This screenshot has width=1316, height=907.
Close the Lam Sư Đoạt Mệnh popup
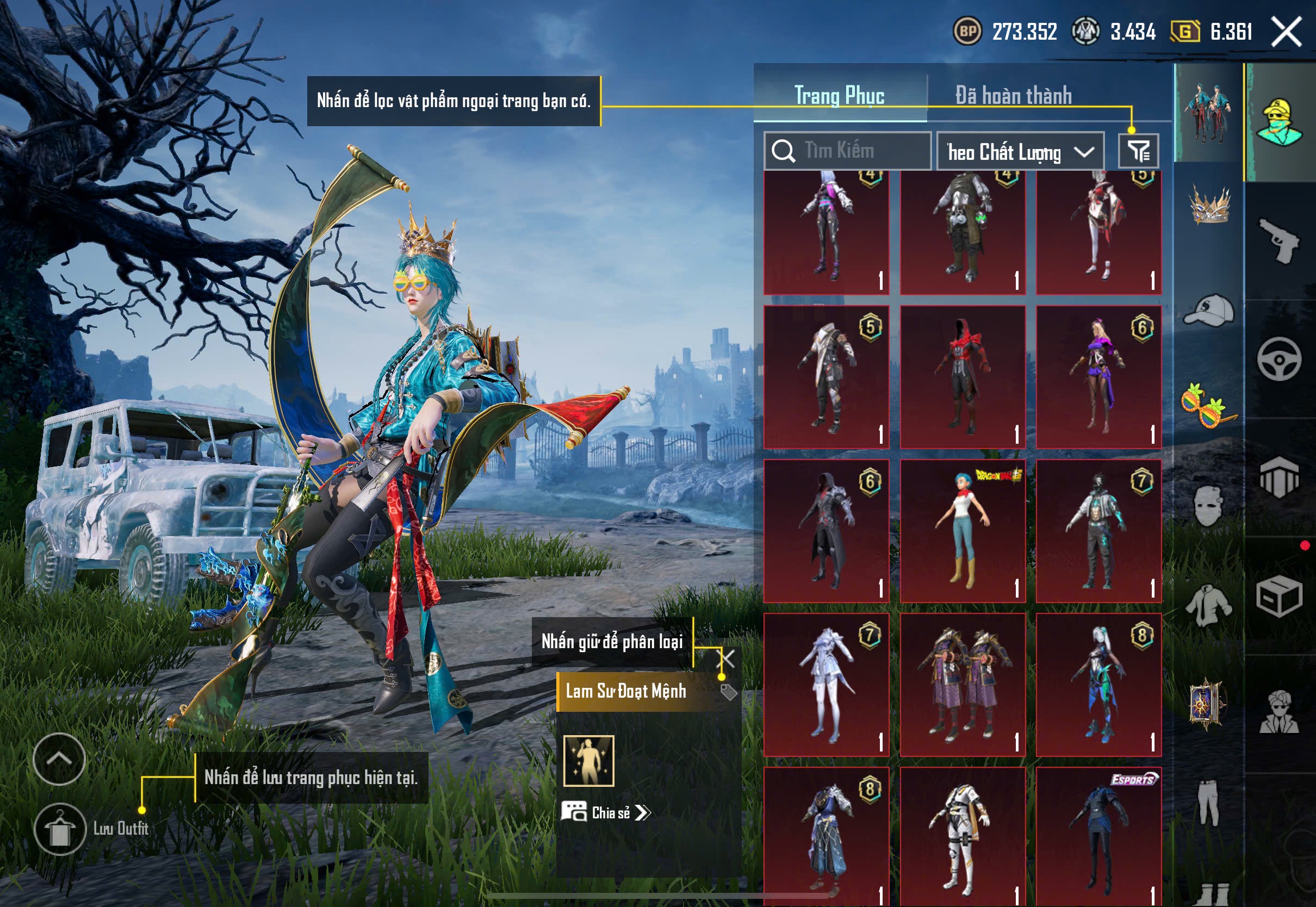pos(726,658)
